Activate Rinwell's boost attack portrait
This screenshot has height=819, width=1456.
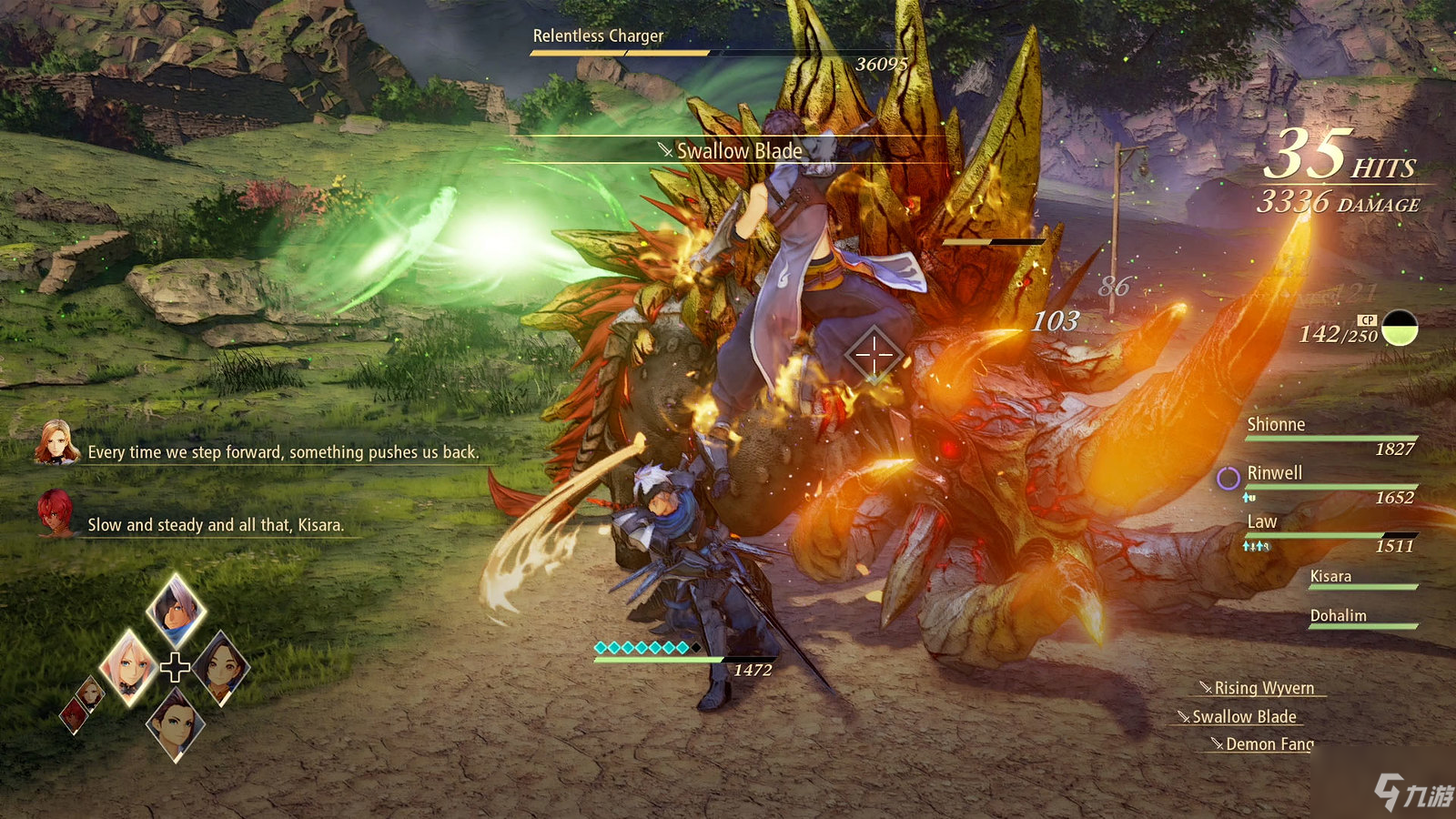click(221, 667)
